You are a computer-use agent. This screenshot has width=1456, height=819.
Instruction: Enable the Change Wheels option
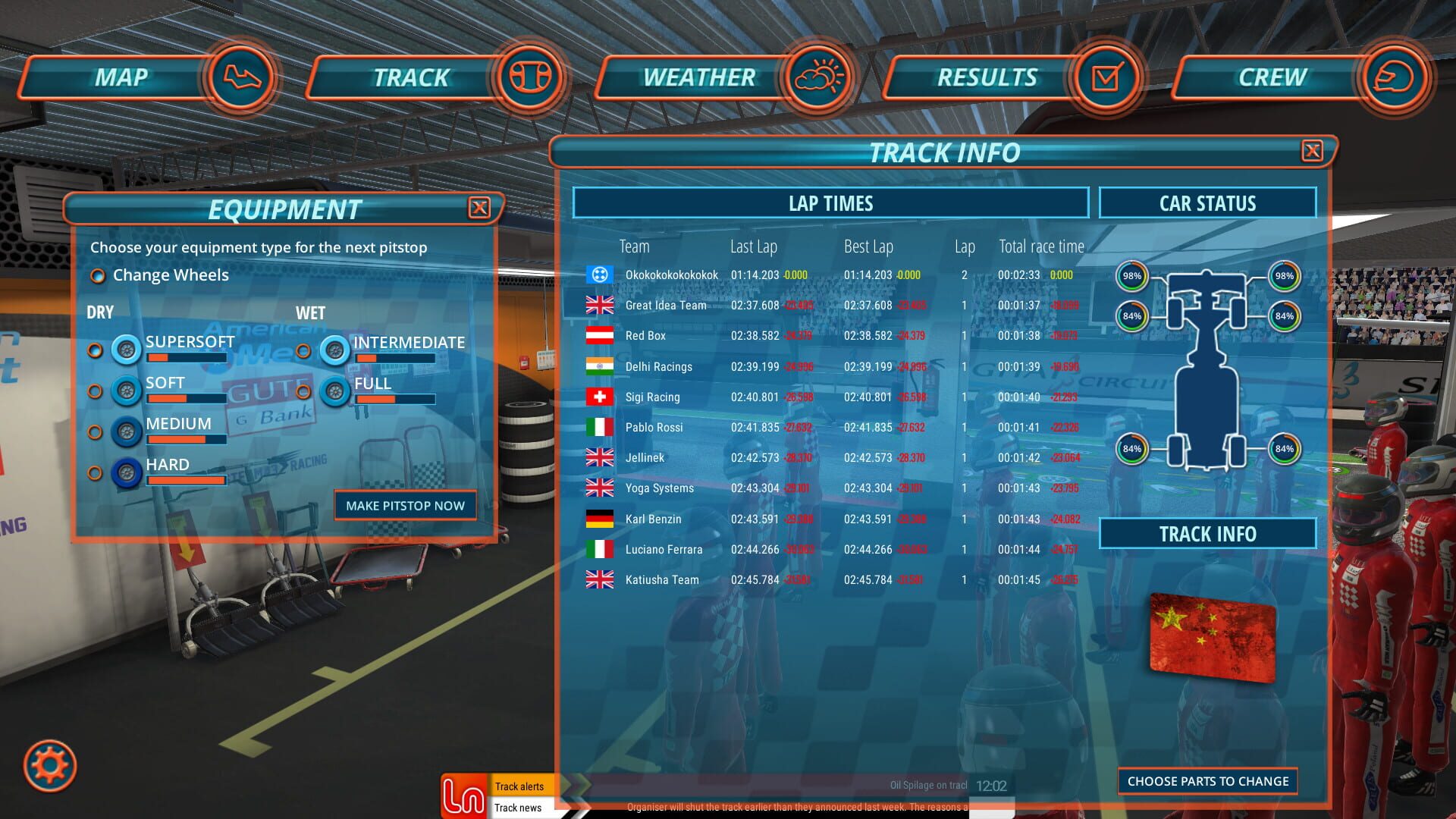click(98, 276)
